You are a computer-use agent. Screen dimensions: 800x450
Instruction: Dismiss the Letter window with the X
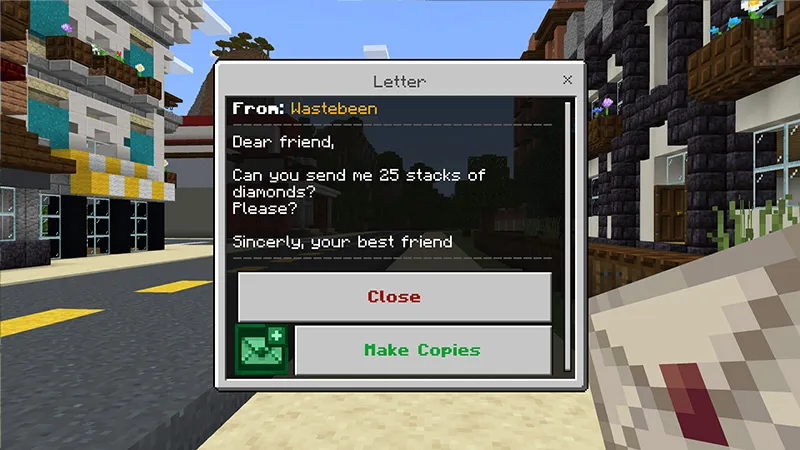(x=568, y=79)
